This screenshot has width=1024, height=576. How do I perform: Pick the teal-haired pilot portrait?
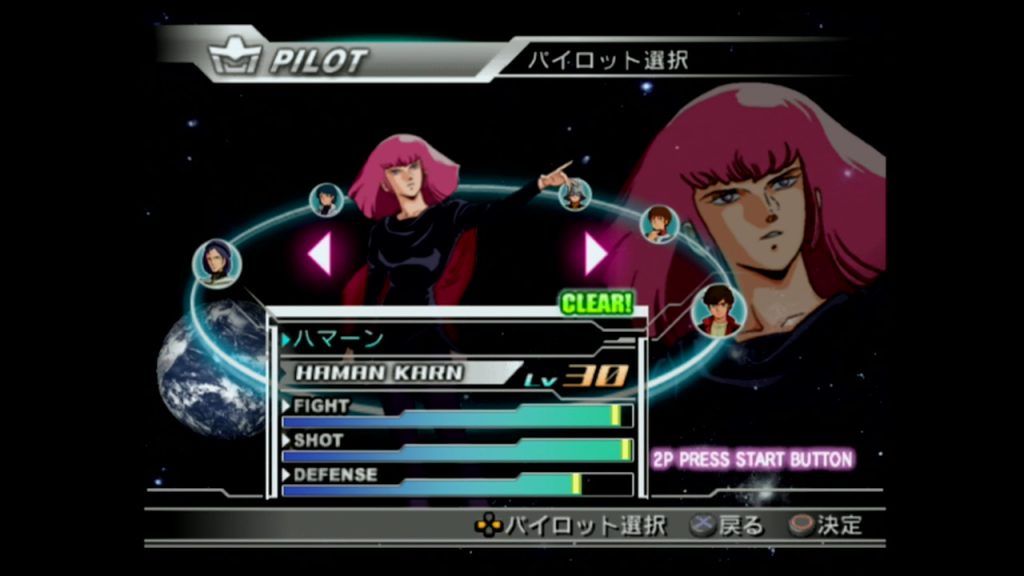click(326, 200)
